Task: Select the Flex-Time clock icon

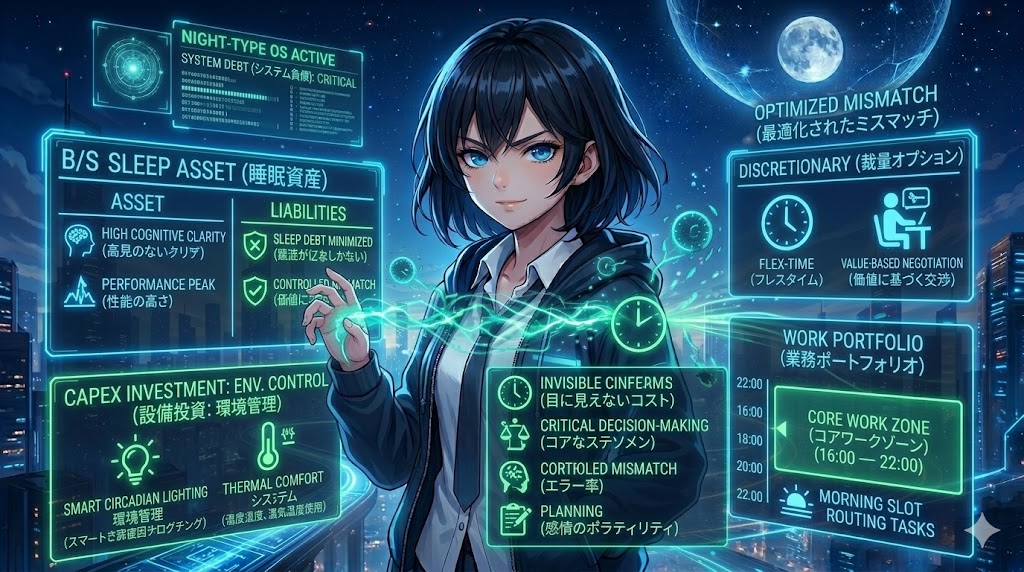Action: click(783, 223)
